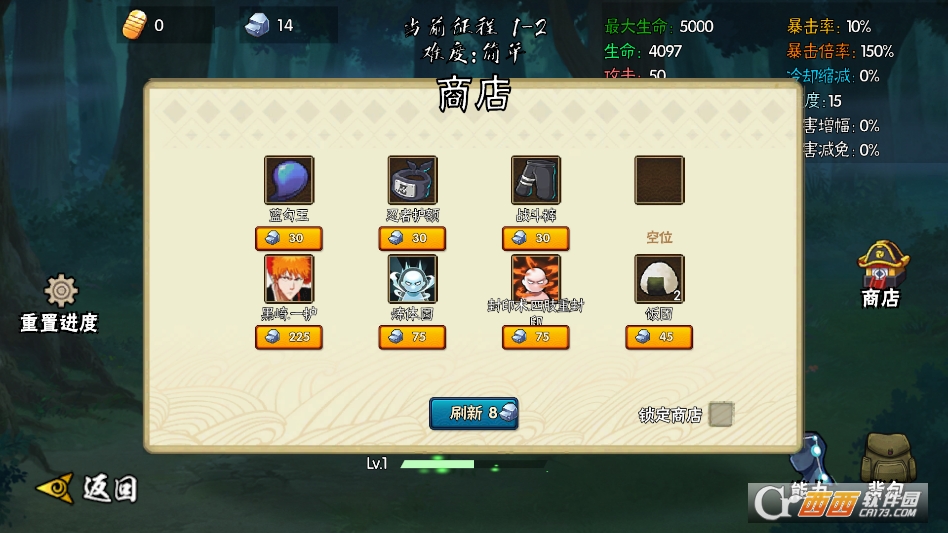
Task: Buy the battle pants for 30
Action: click(x=536, y=238)
